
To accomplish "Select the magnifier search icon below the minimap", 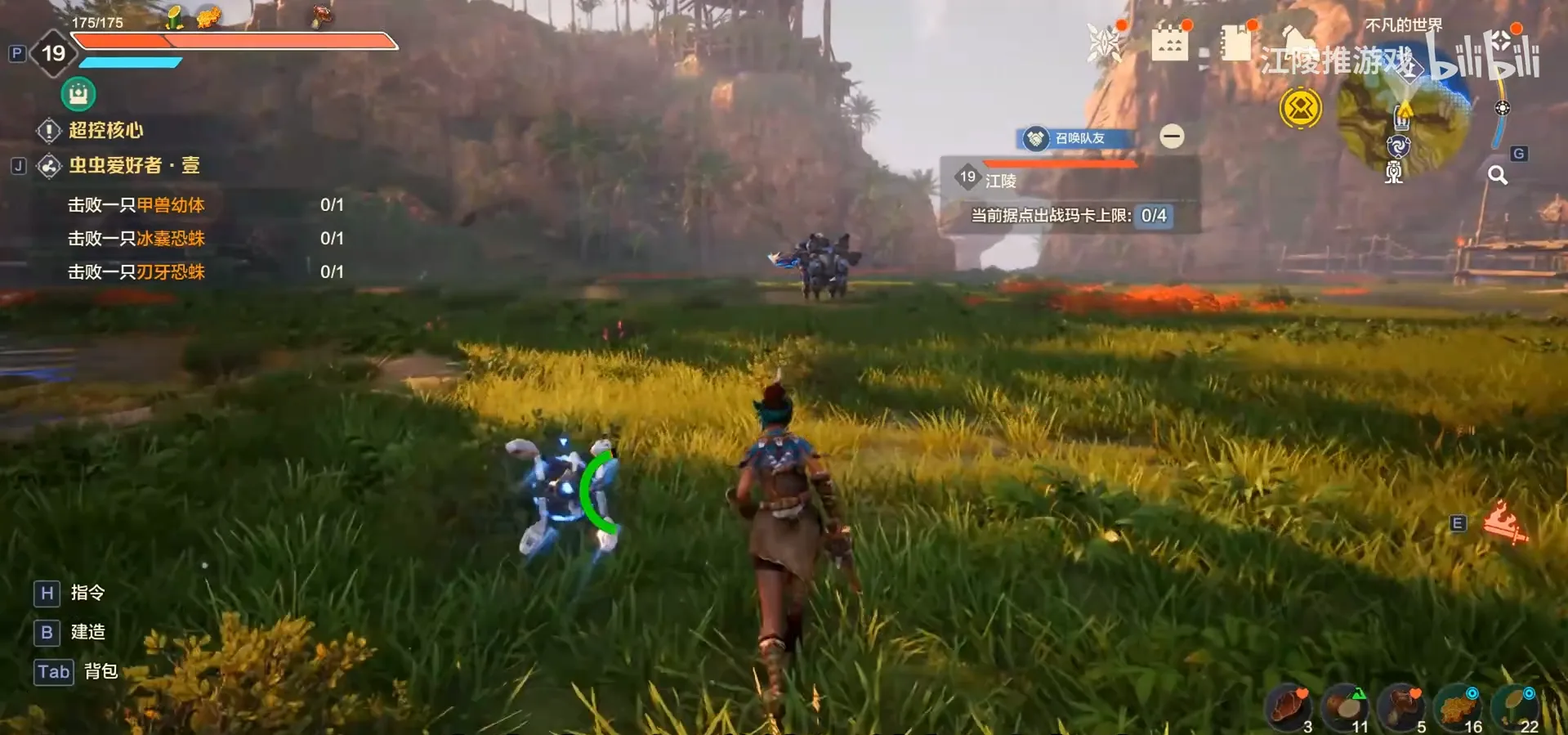I will (x=1498, y=175).
